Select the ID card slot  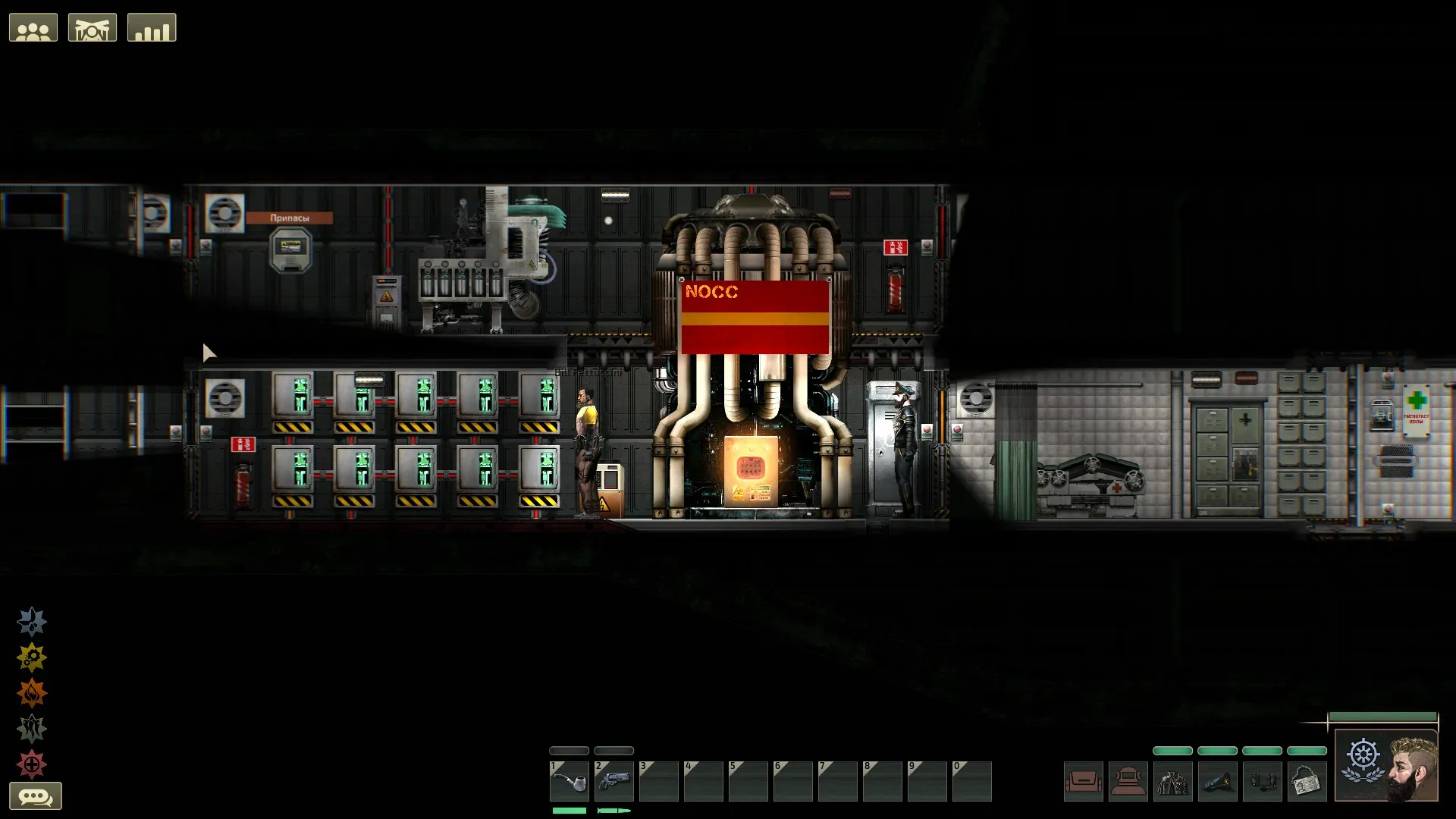pos(1307,781)
